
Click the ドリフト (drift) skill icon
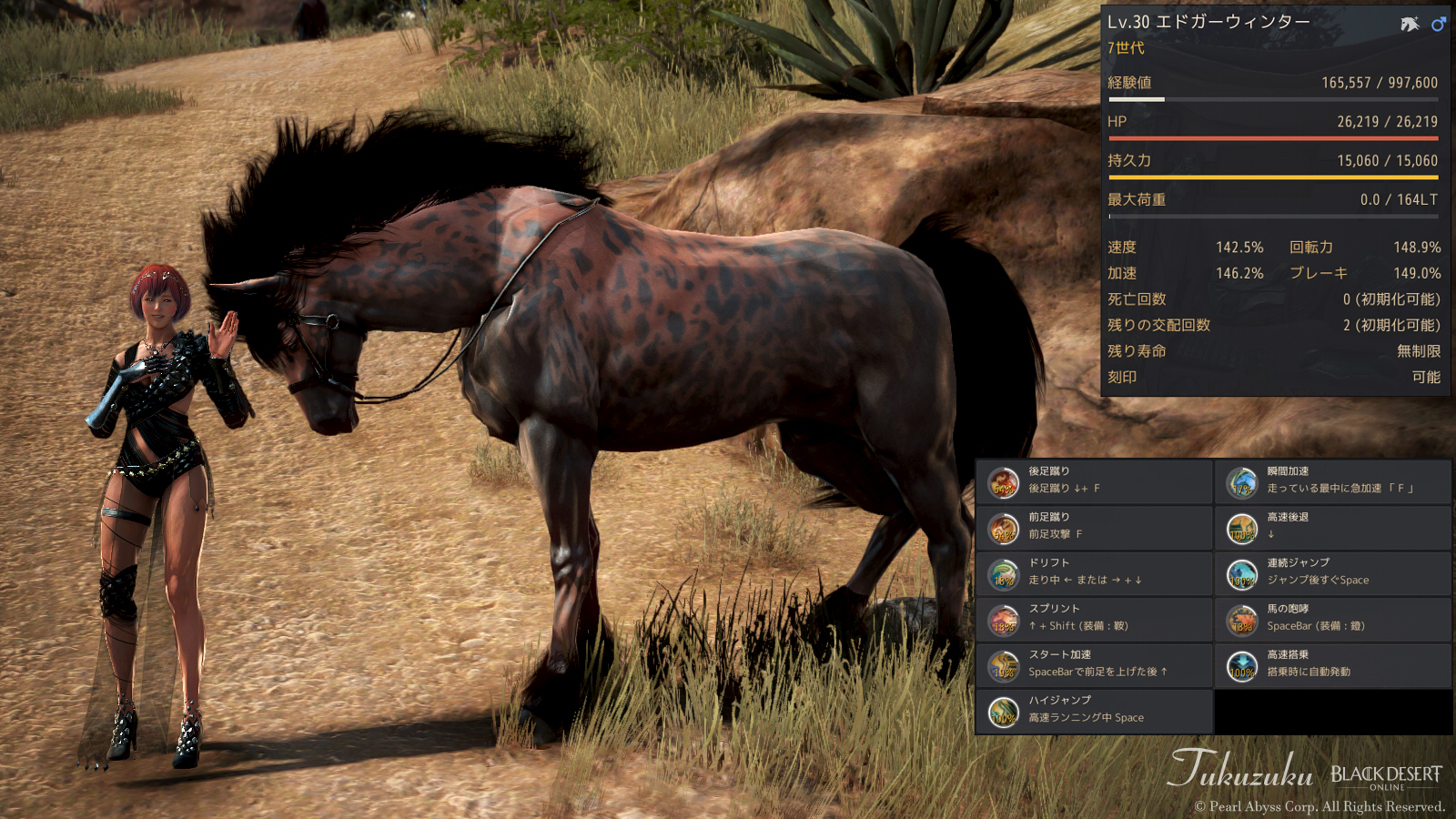[x=1003, y=572]
